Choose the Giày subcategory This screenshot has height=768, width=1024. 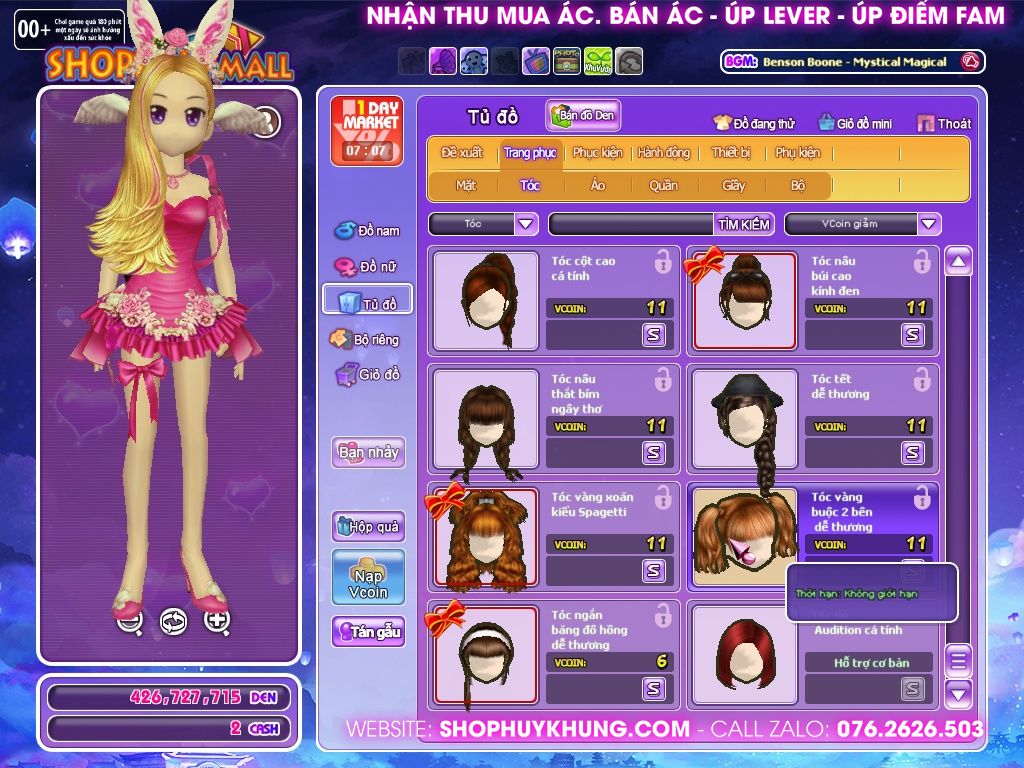[733, 185]
